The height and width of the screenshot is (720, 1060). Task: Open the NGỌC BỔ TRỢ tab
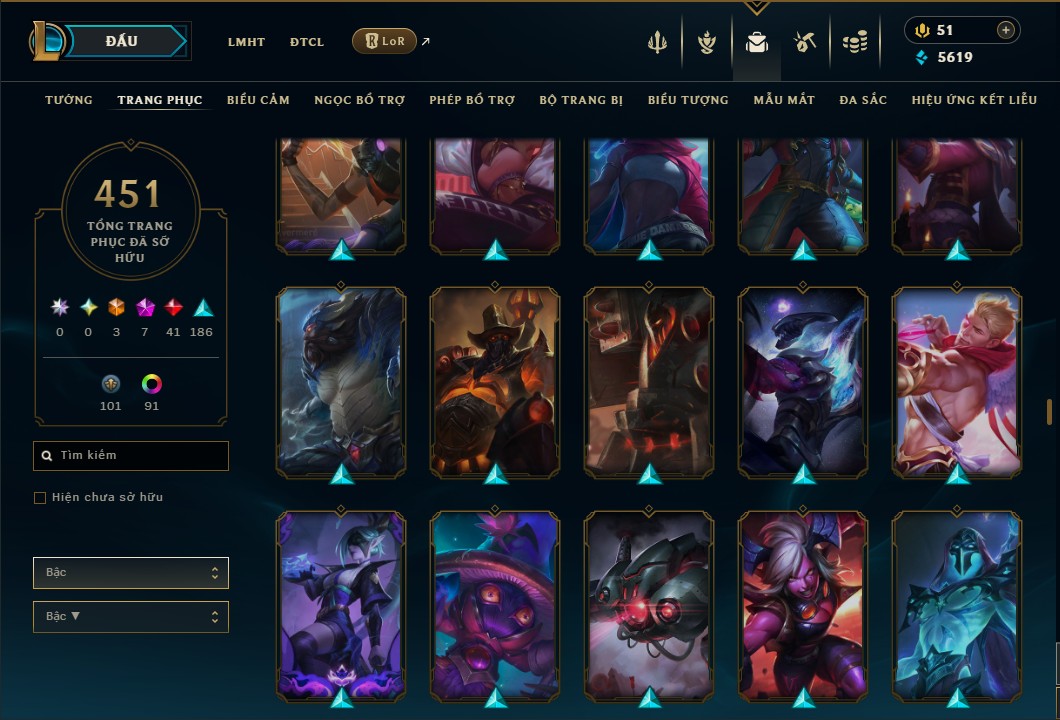click(x=359, y=100)
